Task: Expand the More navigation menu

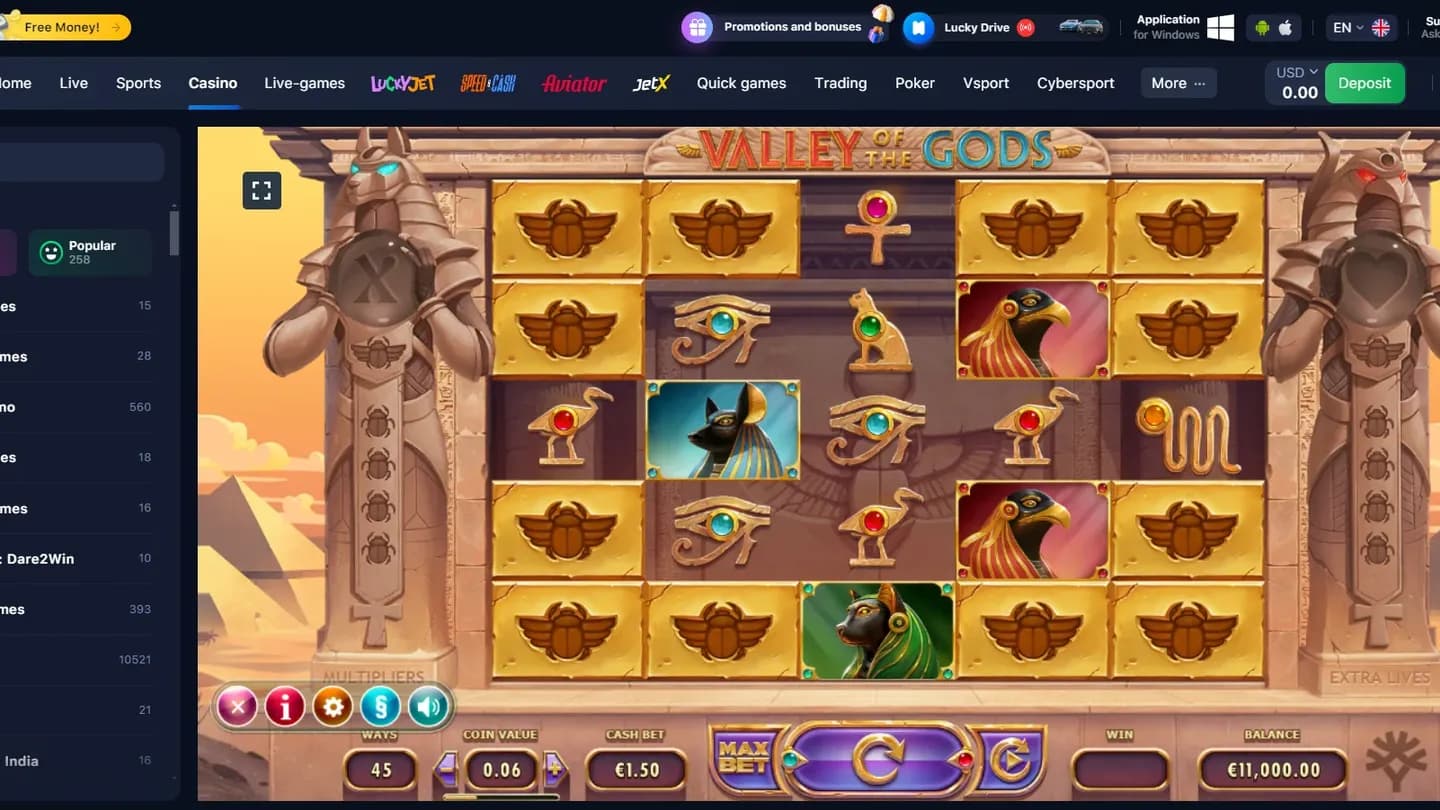Action: tap(1178, 83)
